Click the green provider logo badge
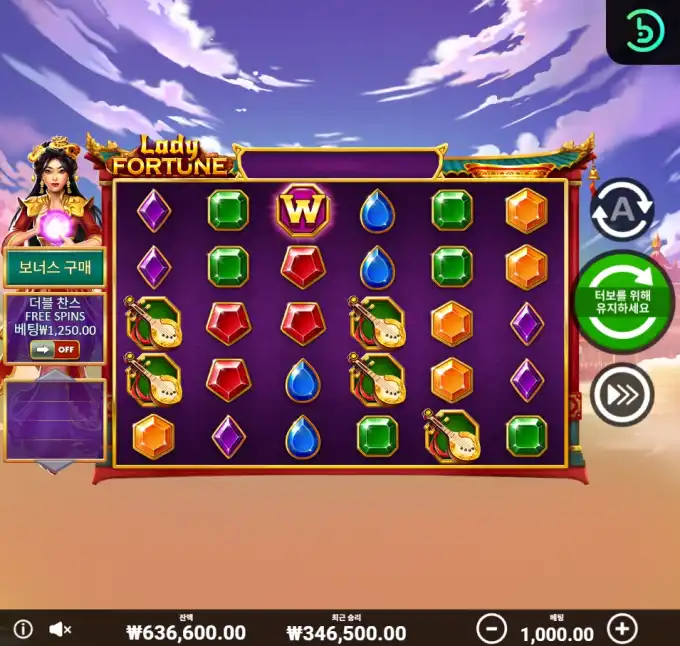This screenshot has height=646, width=680. tap(645, 32)
